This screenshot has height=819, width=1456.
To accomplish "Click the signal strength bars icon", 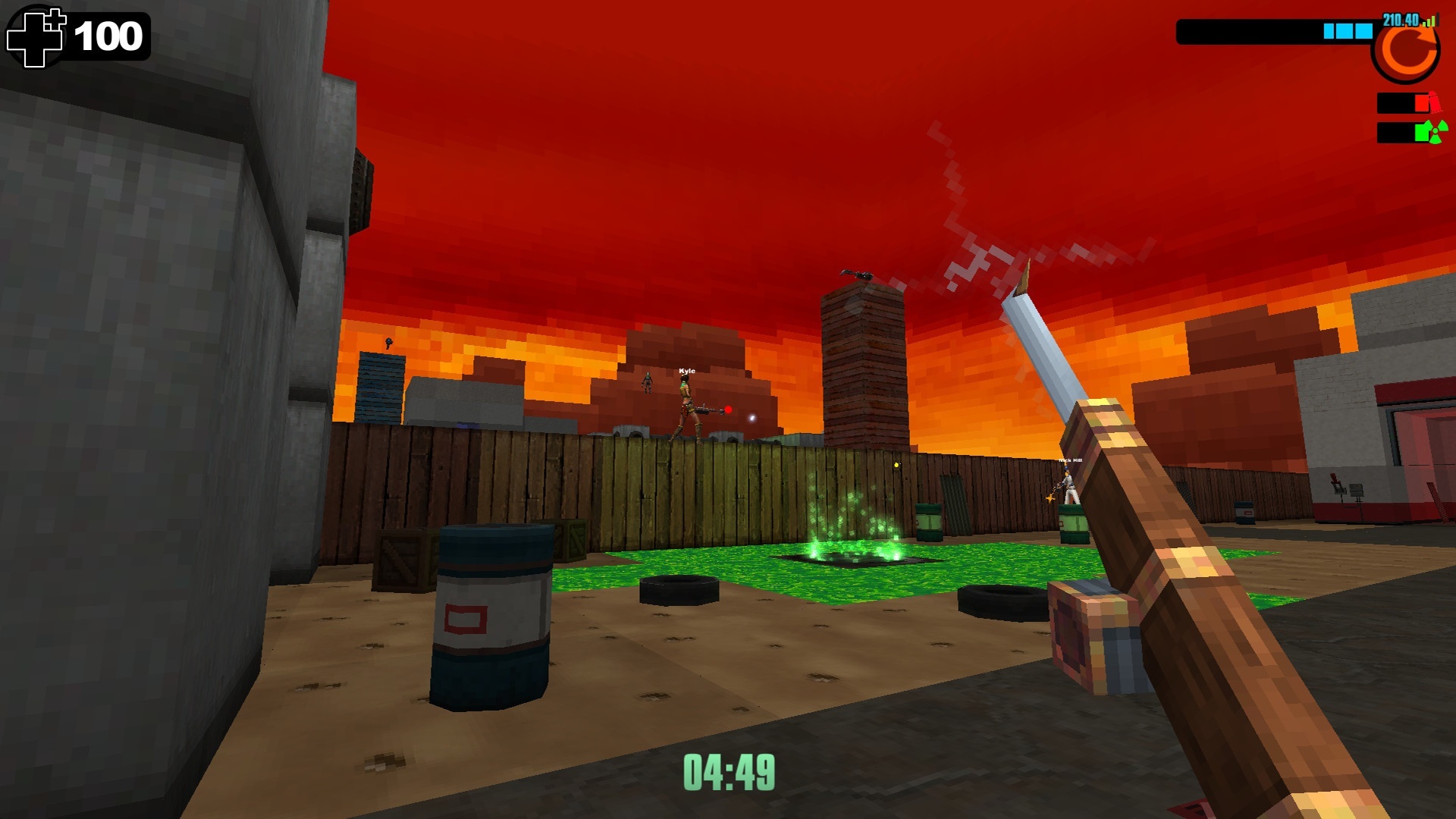I will tap(1429, 21).
